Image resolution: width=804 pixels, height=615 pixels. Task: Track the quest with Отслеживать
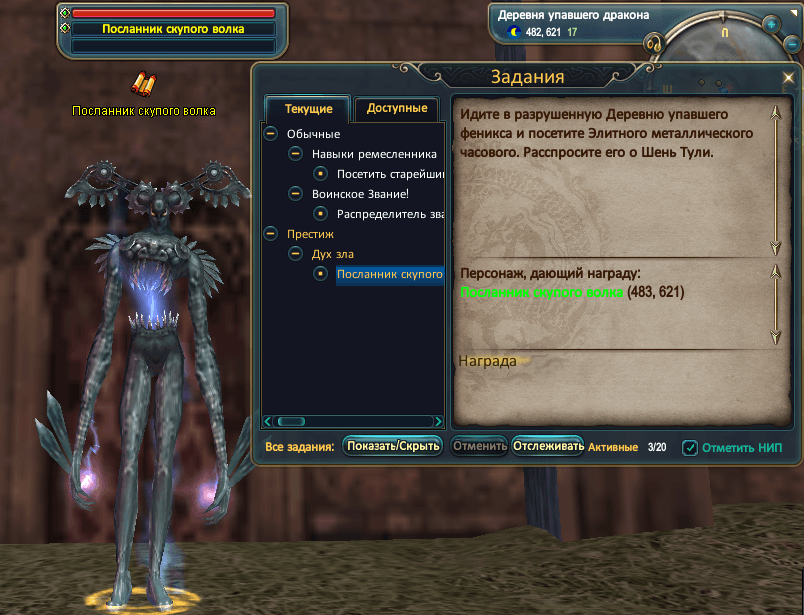coord(548,447)
